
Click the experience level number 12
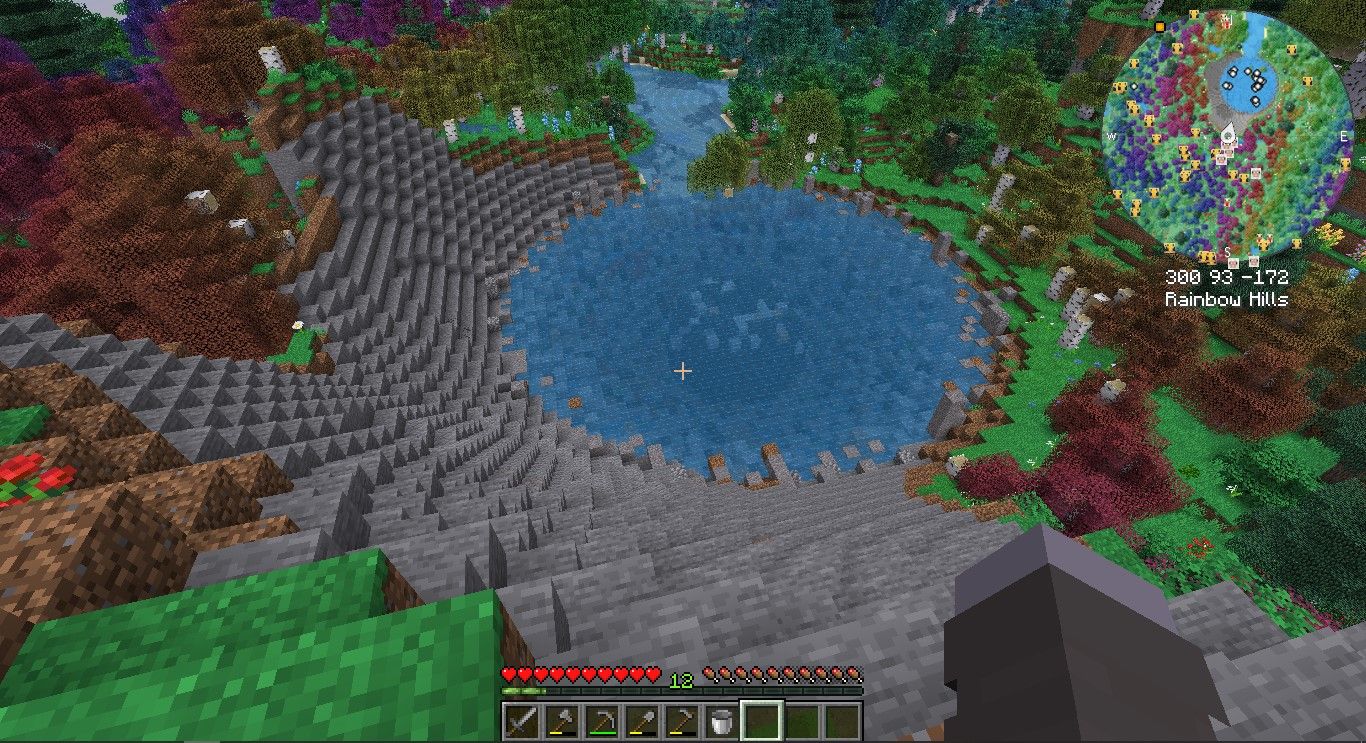pyautogui.click(x=682, y=680)
